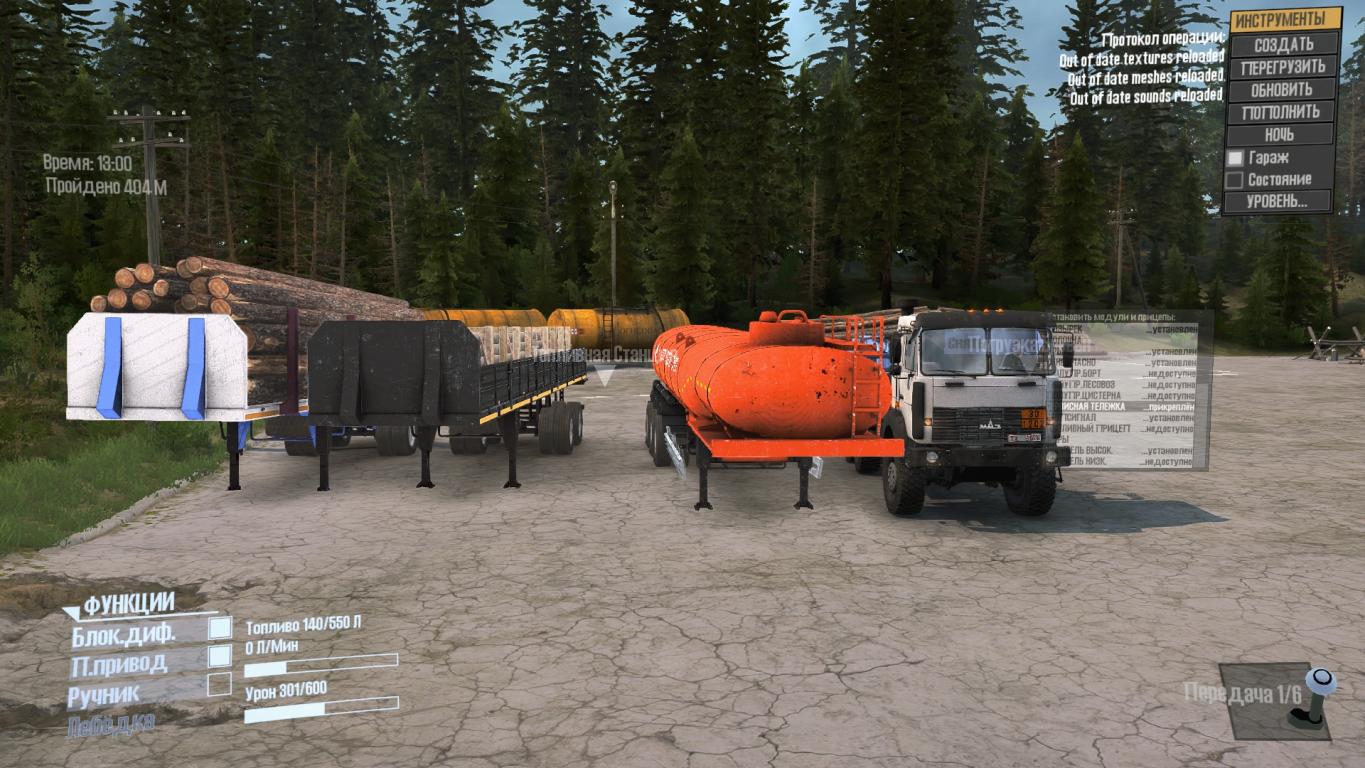Toggle the Блок.диф. differential lock checkbox
The width and height of the screenshot is (1365, 768).
coord(219,628)
